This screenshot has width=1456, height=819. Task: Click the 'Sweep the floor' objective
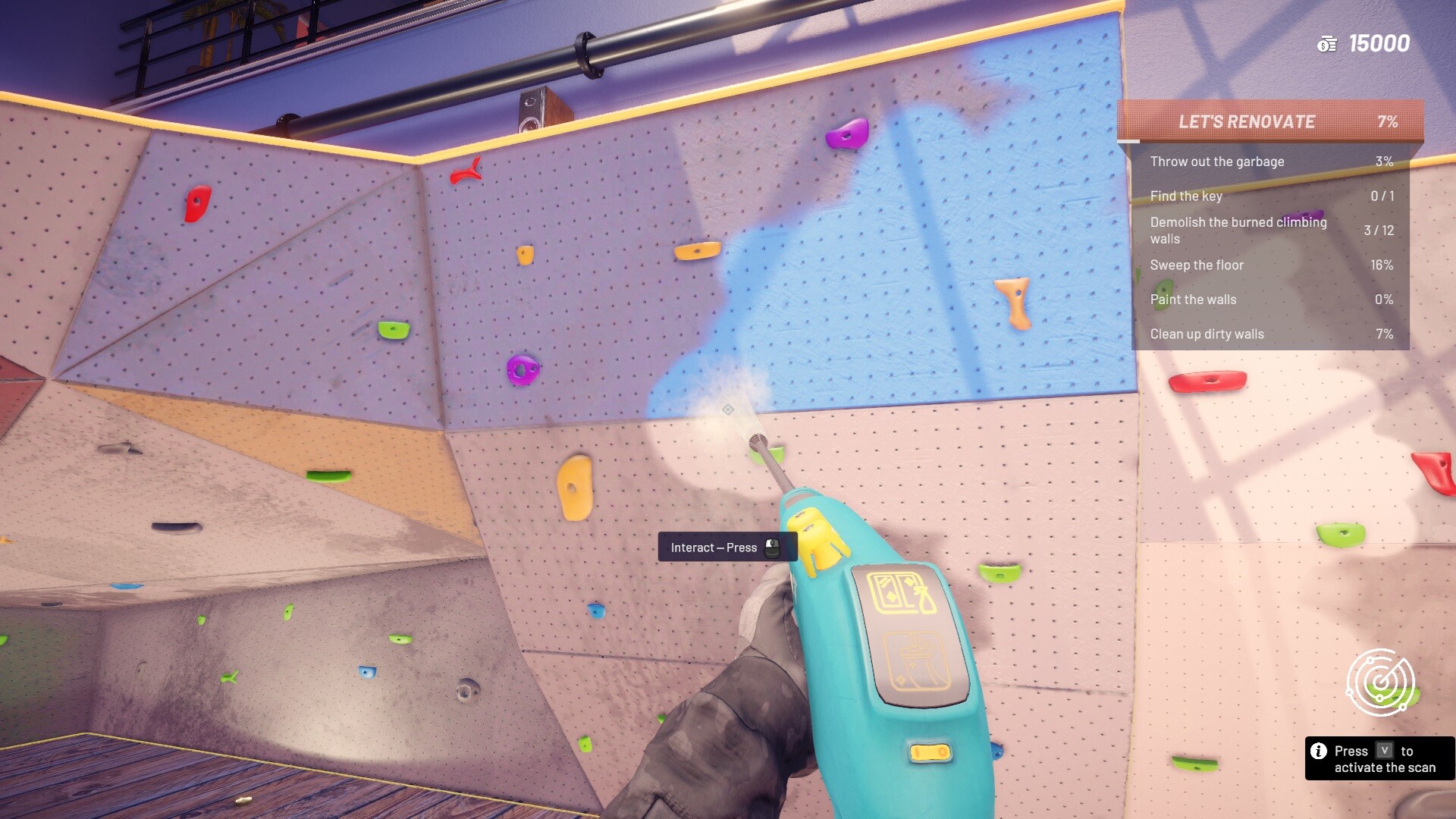tap(1197, 265)
